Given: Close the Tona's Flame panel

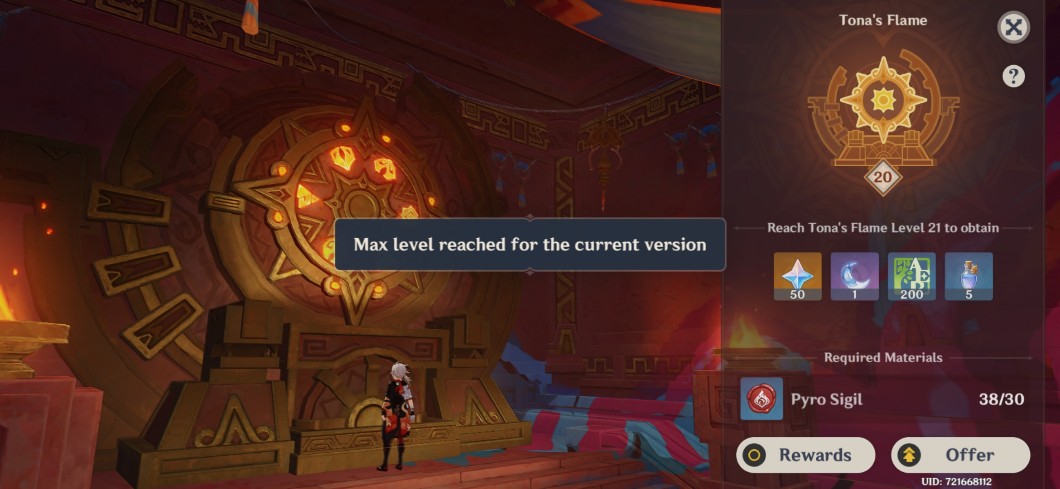Looking at the screenshot, I should click(x=1014, y=28).
